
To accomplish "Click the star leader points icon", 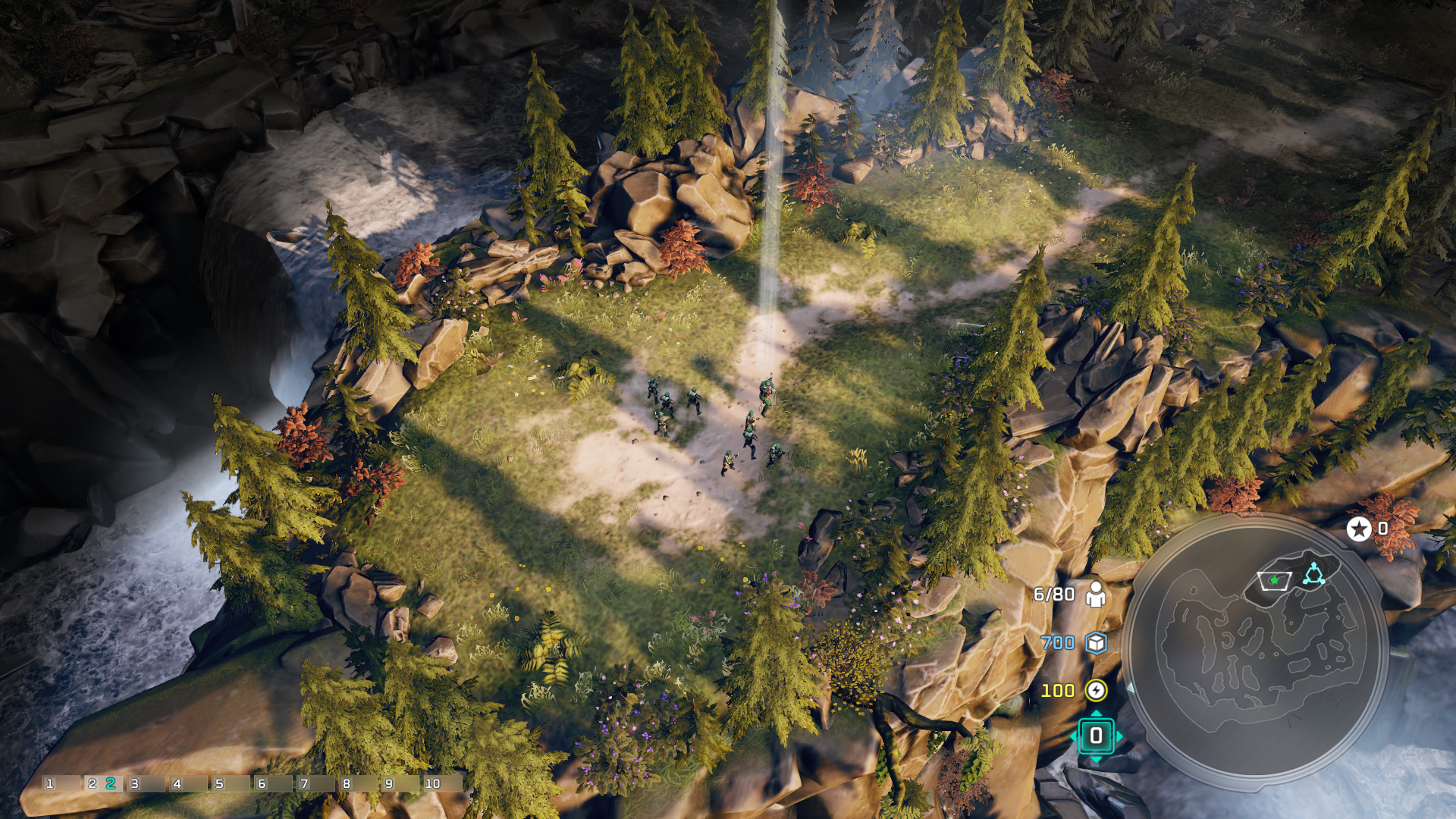I will point(1358,529).
